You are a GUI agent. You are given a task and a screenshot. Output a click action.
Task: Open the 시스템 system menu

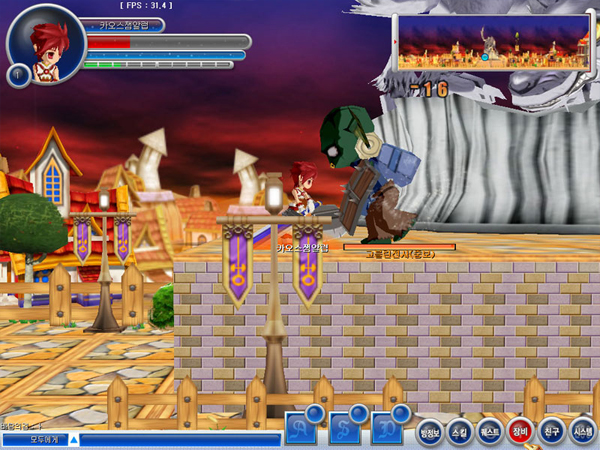tap(582, 431)
